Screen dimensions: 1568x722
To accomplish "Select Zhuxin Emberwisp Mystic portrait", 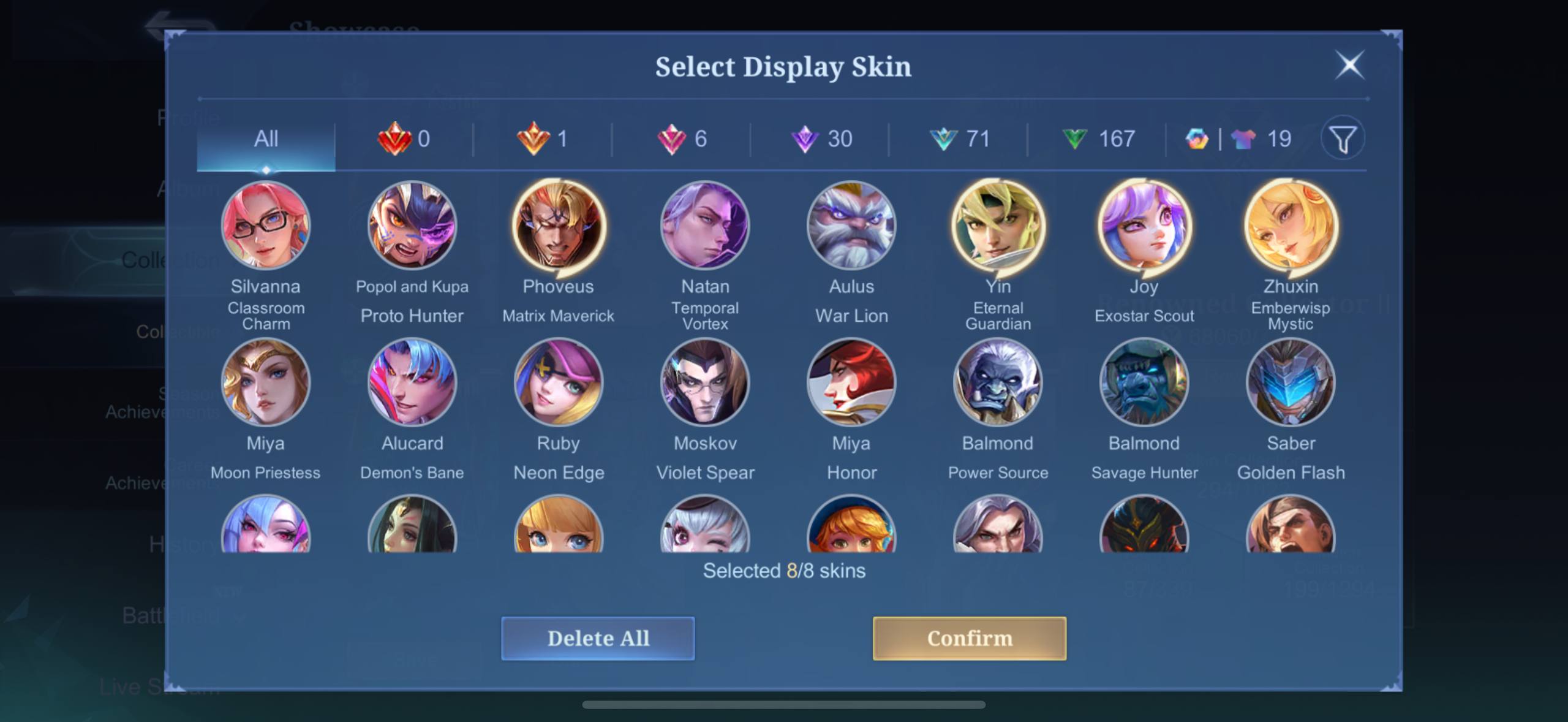I will pyautogui.click(x=1291, y=226).
